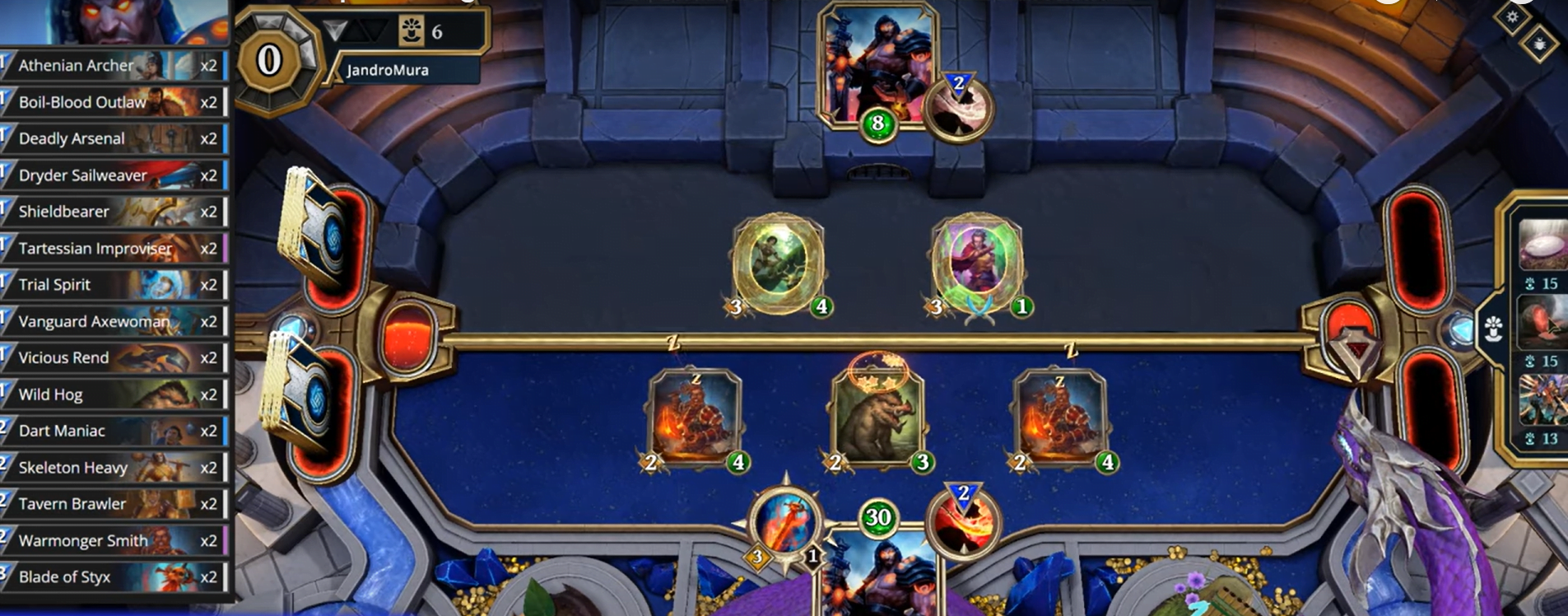1568x616 pixels.
Task: Click the opponent's god portrait with 8 health
Action: point(876,62)
